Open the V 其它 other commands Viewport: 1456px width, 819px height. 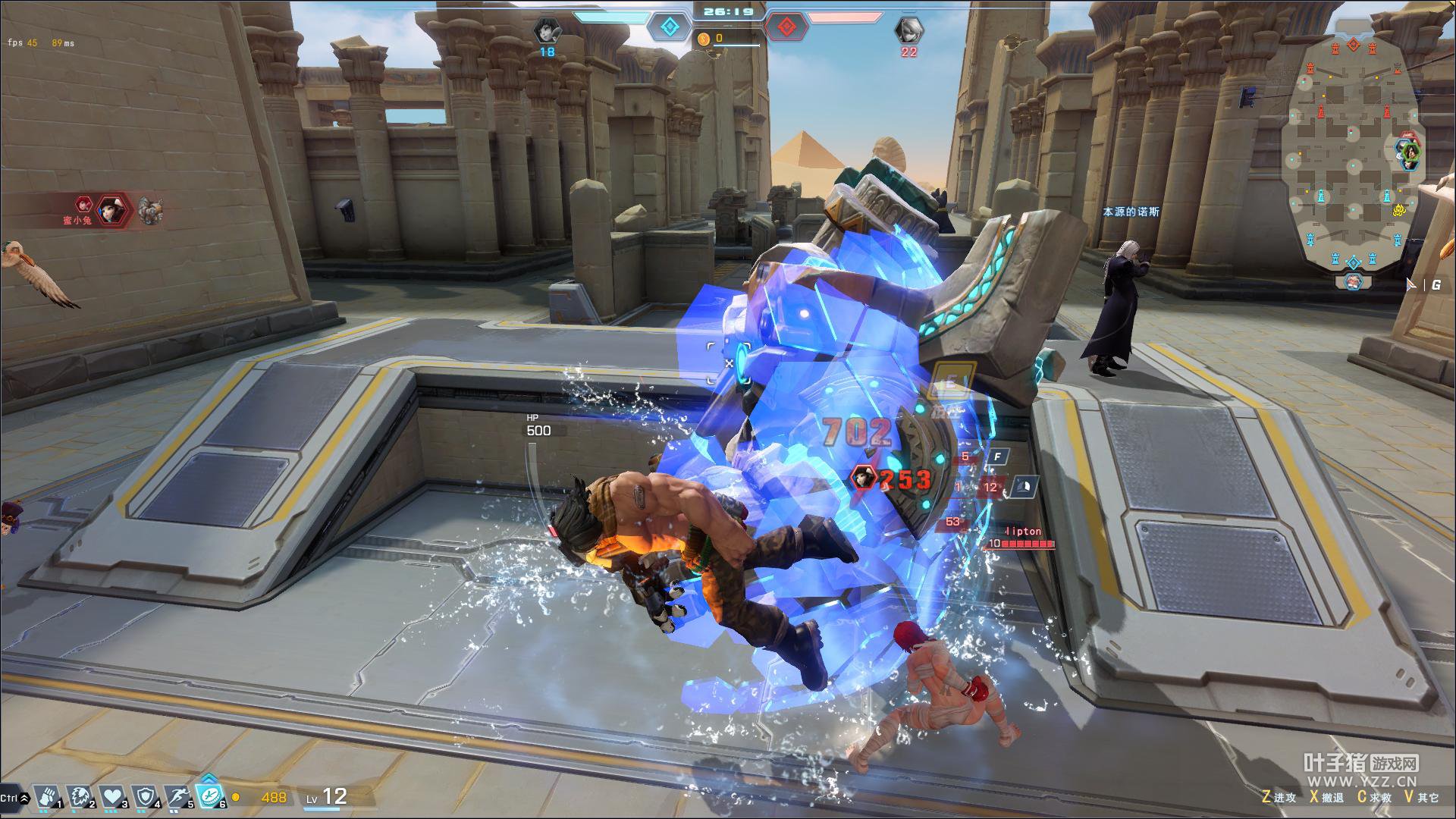[1421, 797]
